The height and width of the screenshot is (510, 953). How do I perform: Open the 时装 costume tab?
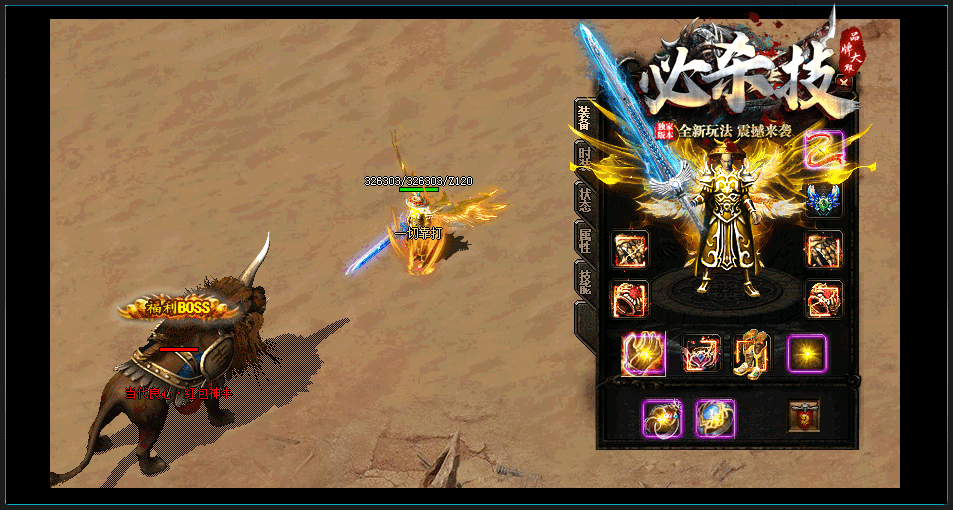point(585,160)
